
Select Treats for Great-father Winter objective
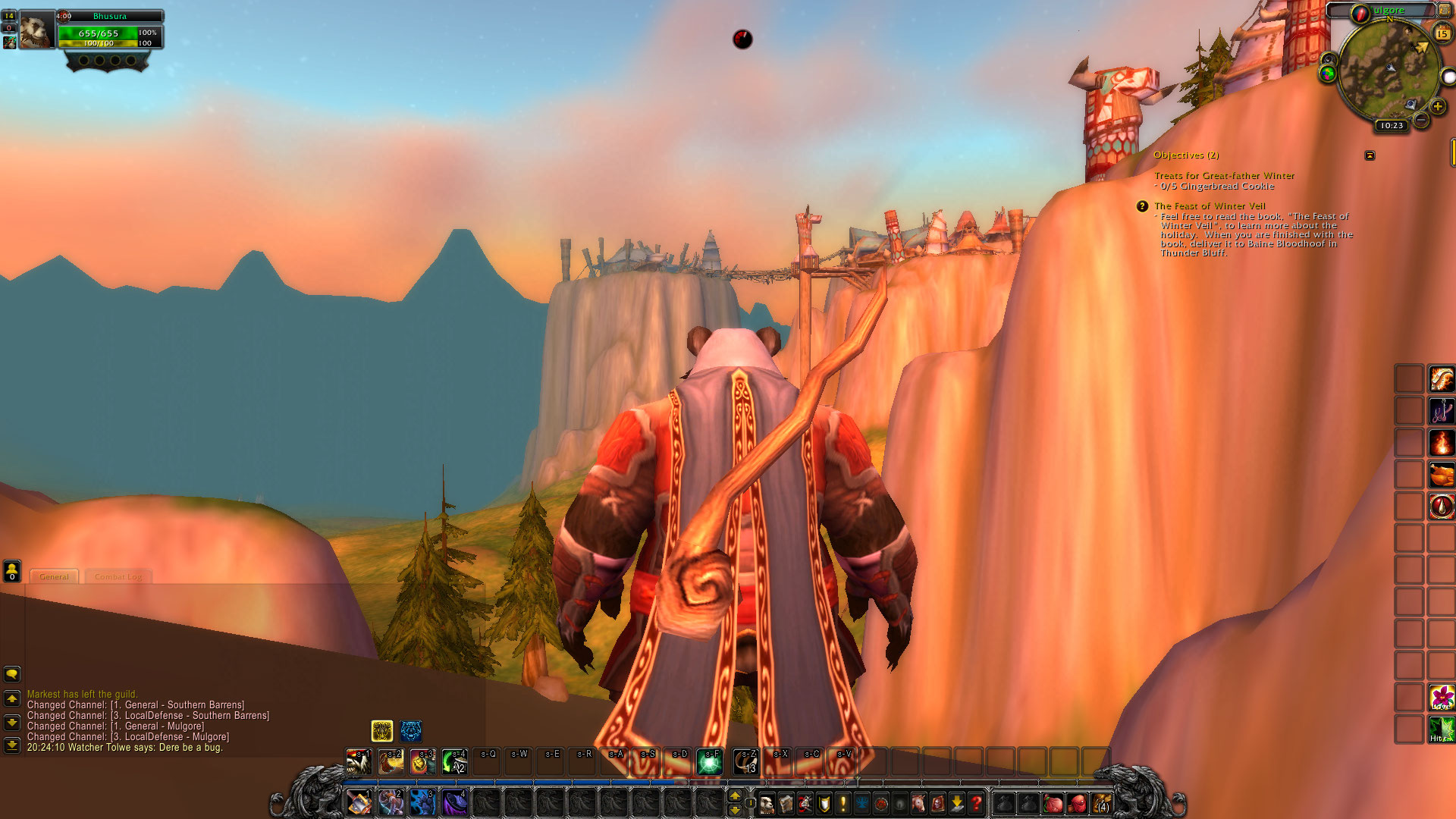[1224, 176]
